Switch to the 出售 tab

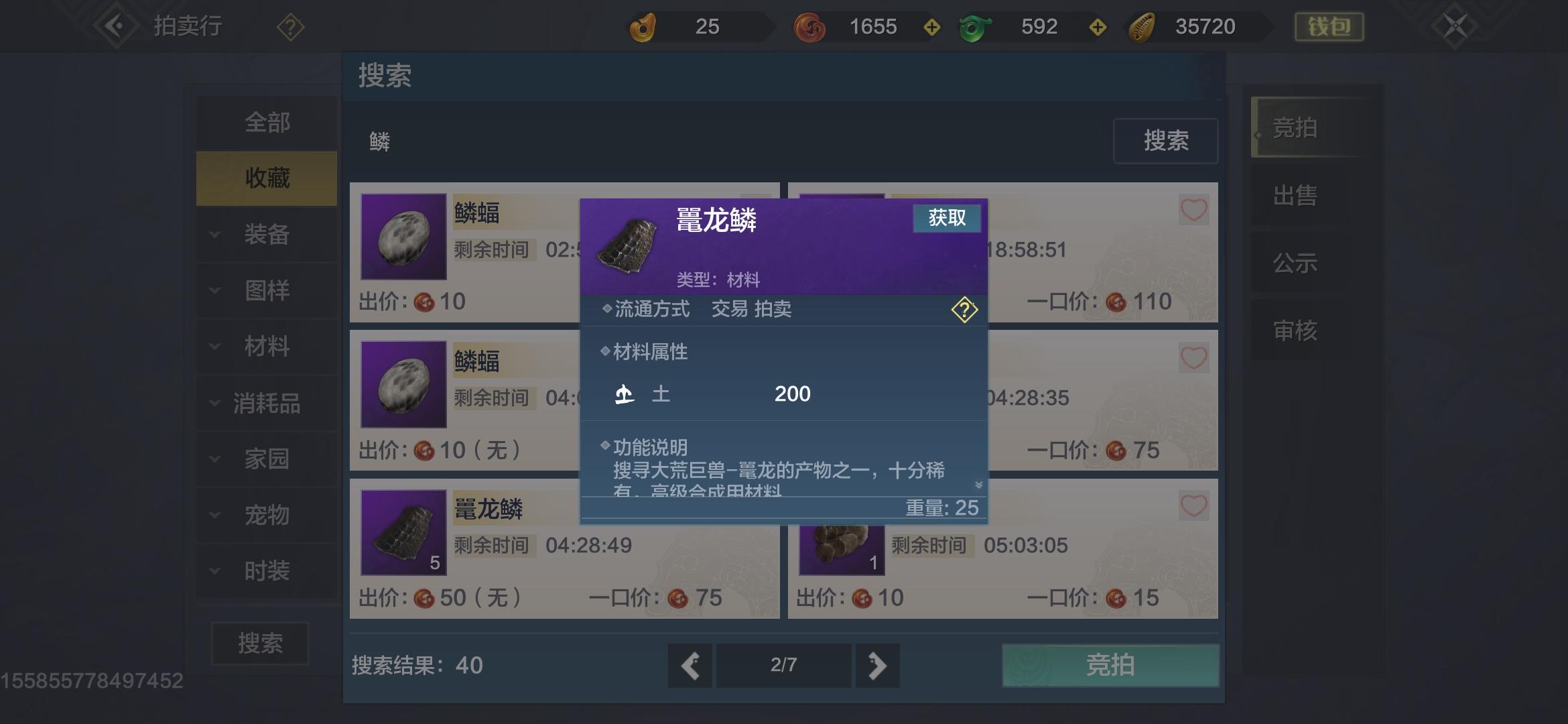coord(1295,196)
